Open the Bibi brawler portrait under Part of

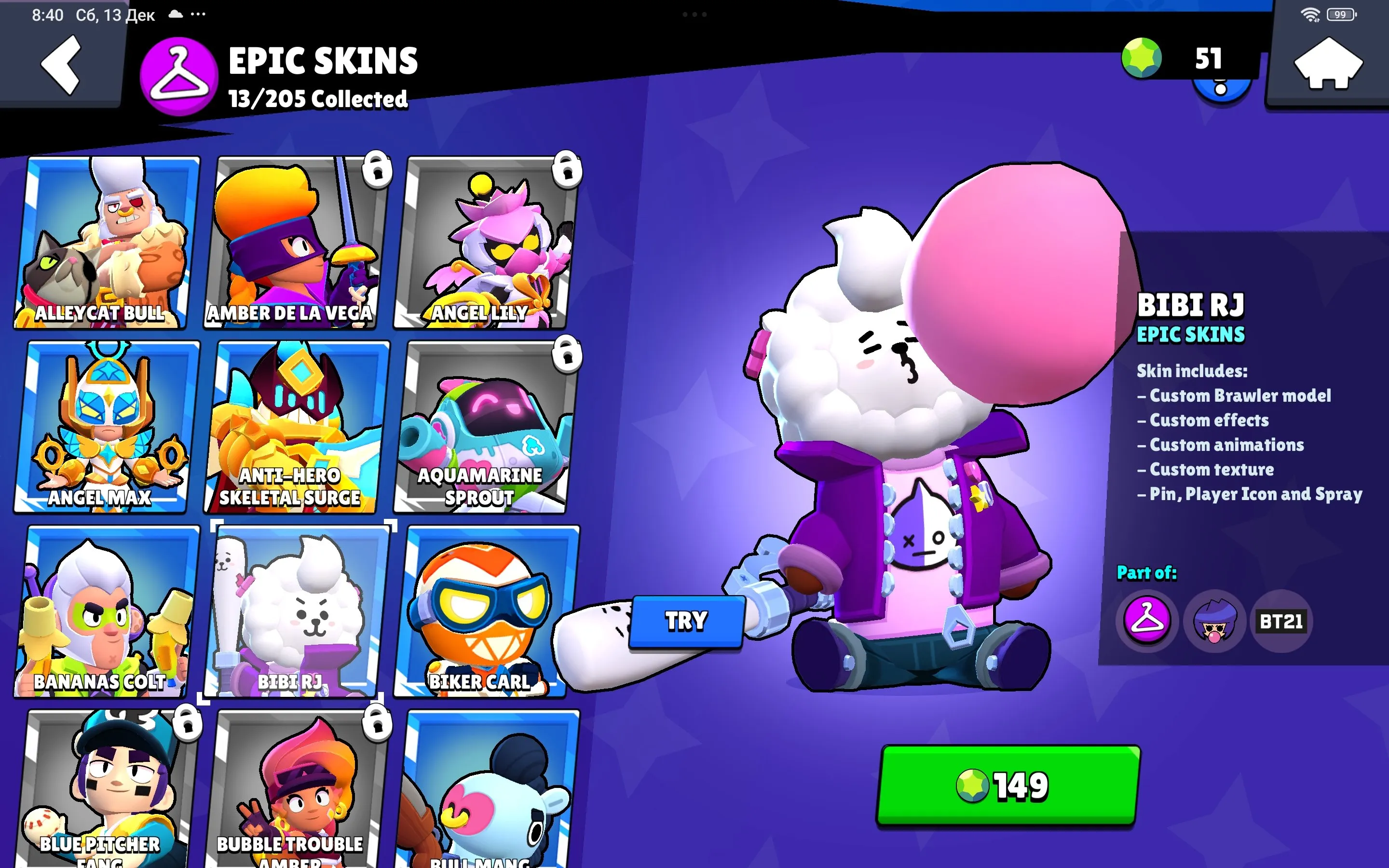click(1217, 621)
